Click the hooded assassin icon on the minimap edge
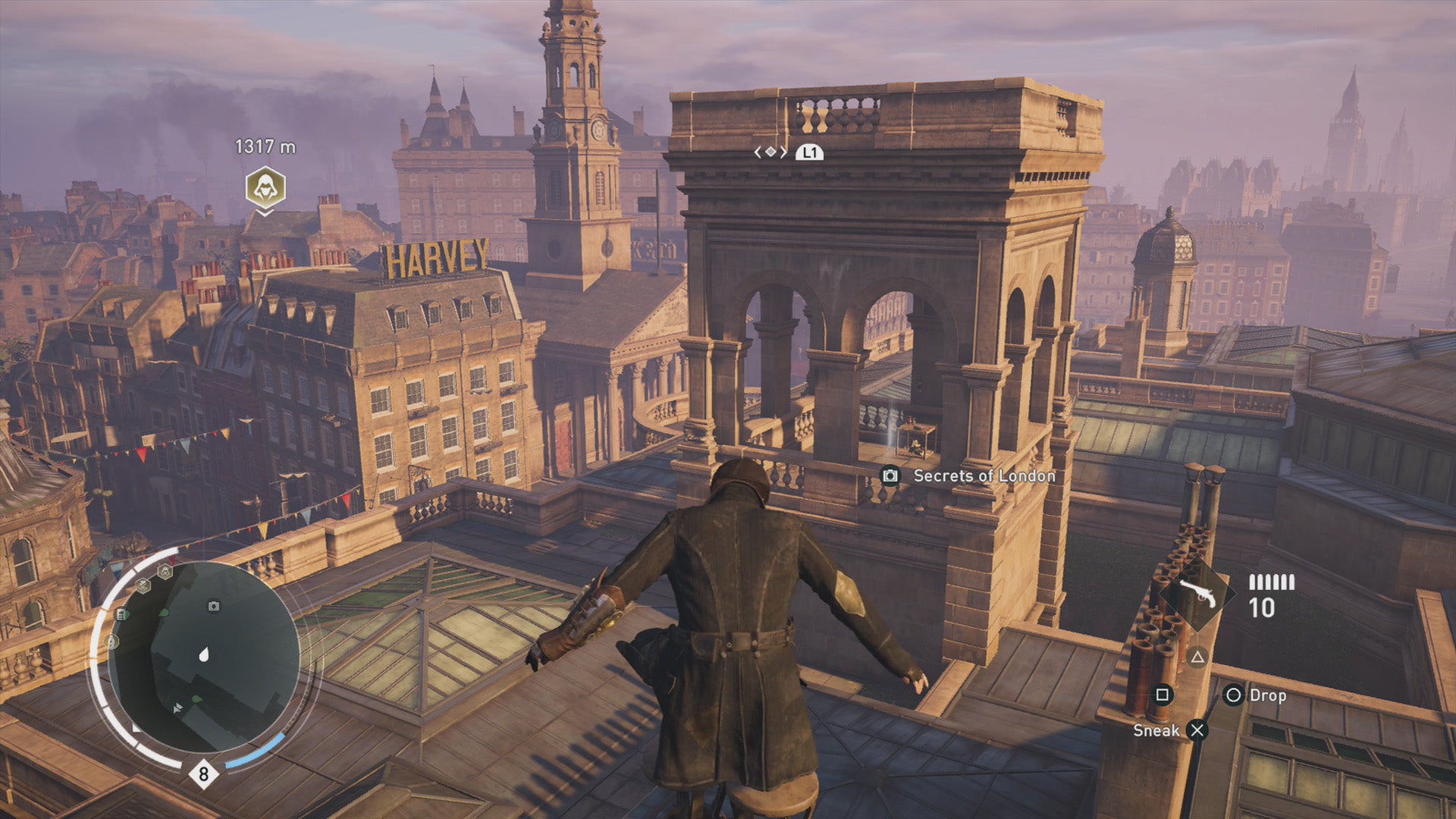 click(x=165, y=571)
